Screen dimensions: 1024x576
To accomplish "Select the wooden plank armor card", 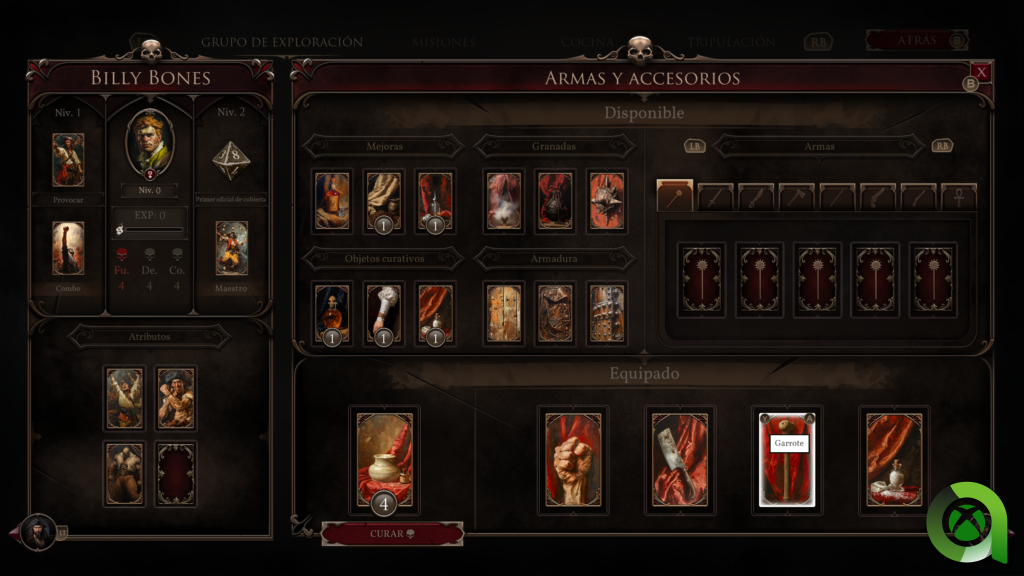I will (503, 313).
